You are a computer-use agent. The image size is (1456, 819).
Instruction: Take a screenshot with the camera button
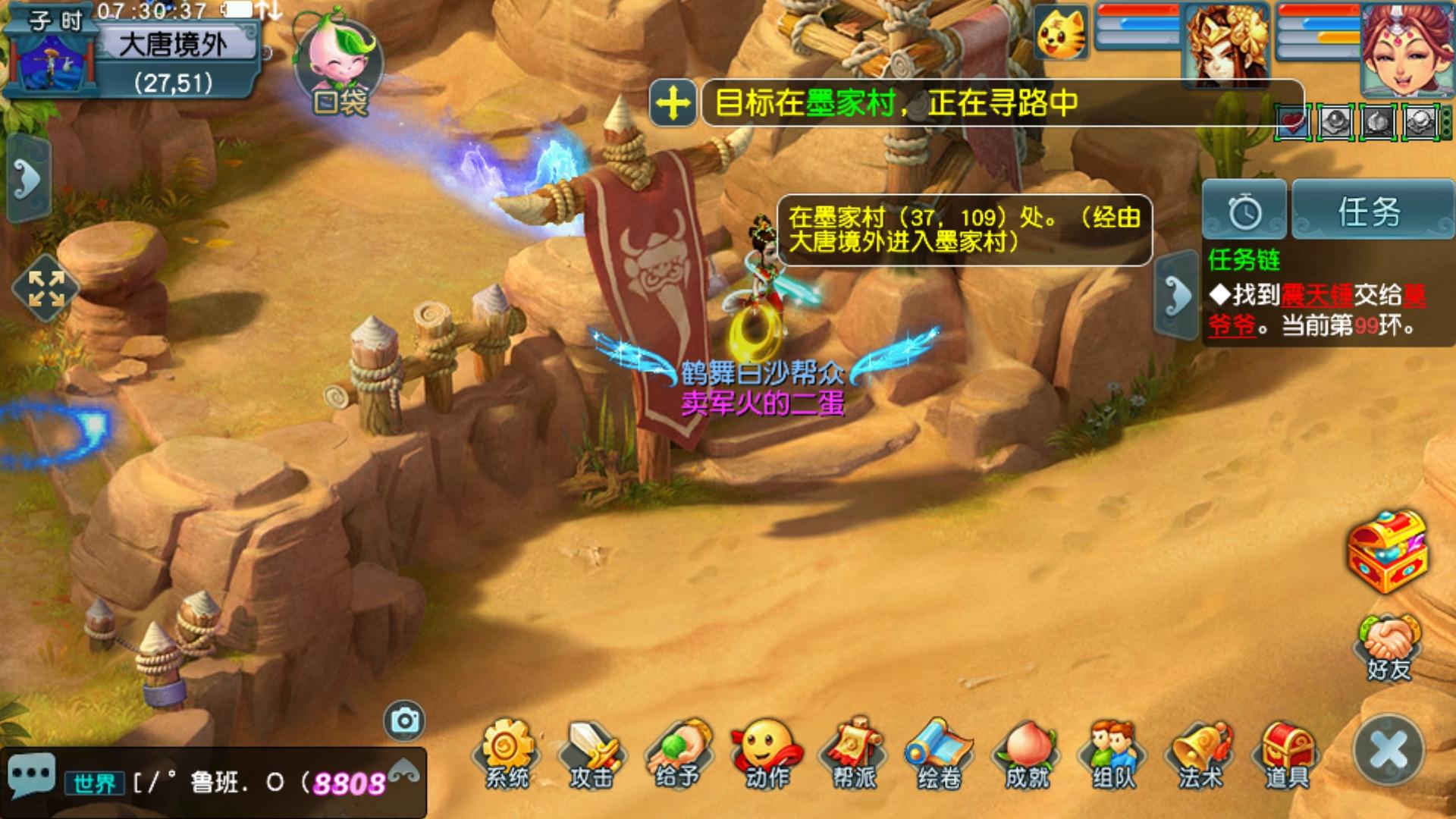[x=404, y=720]
